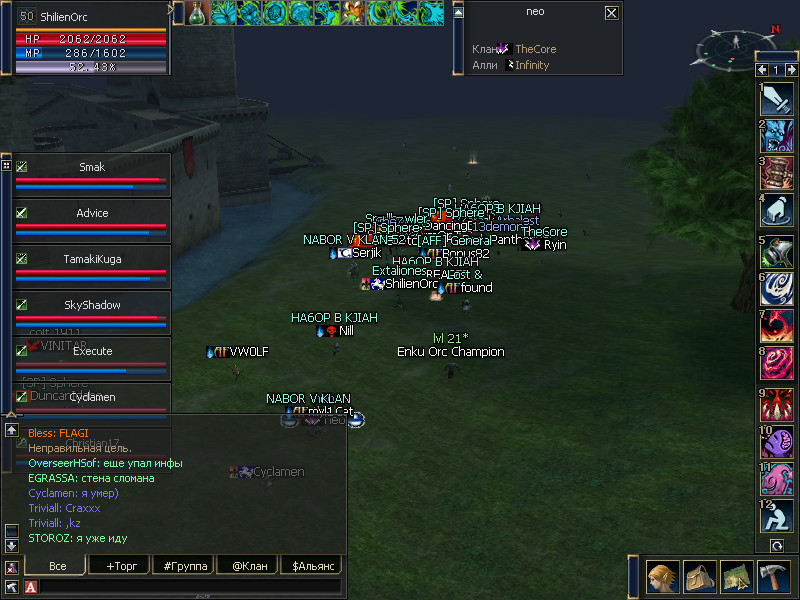The width and height of the screenshot is (800, 600).
Task: Switch to the +Торг chat tab
Action: click(x=120, y=566)
